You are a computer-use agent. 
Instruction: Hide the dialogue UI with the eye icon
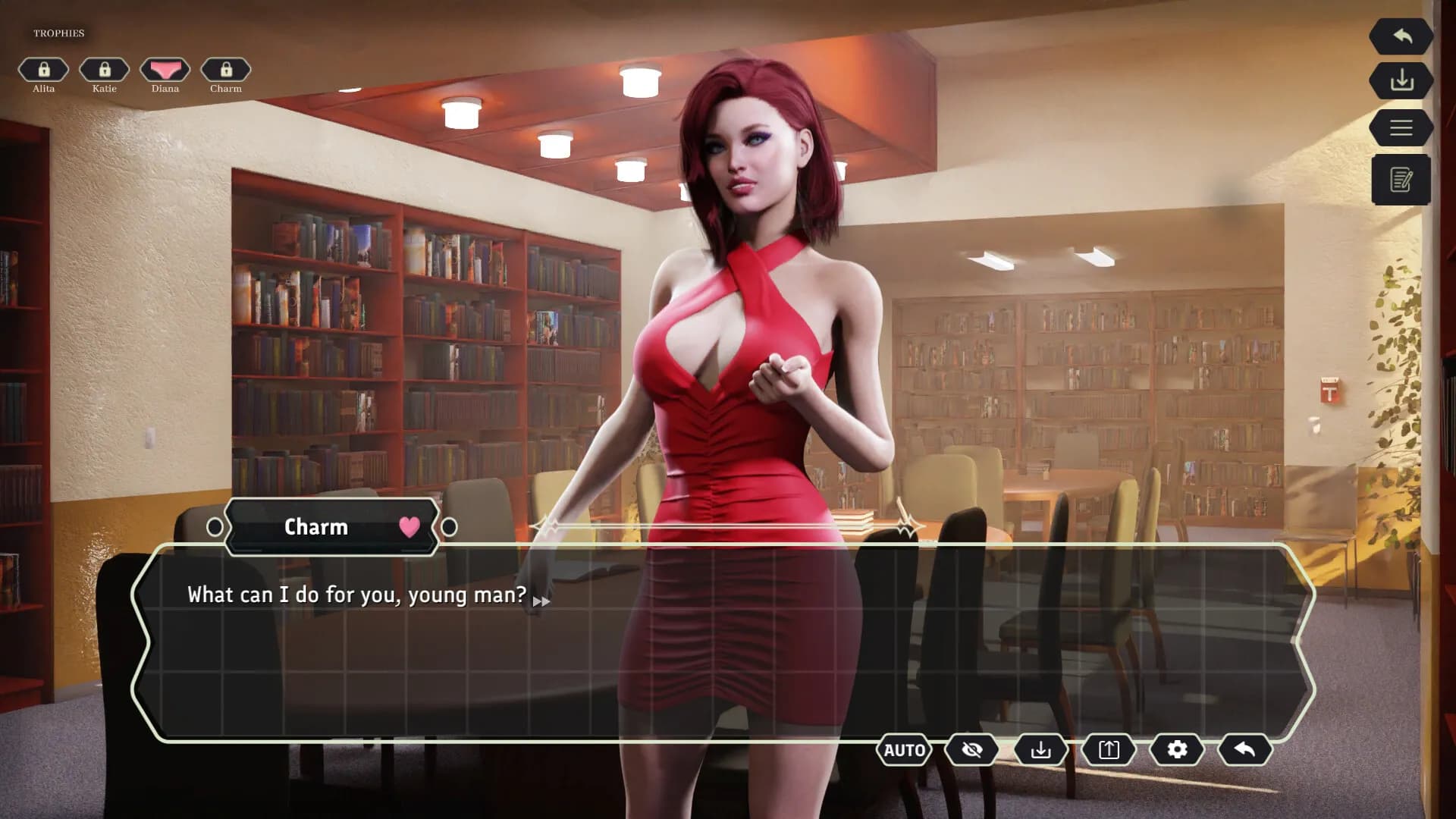[x=971, y=750]
